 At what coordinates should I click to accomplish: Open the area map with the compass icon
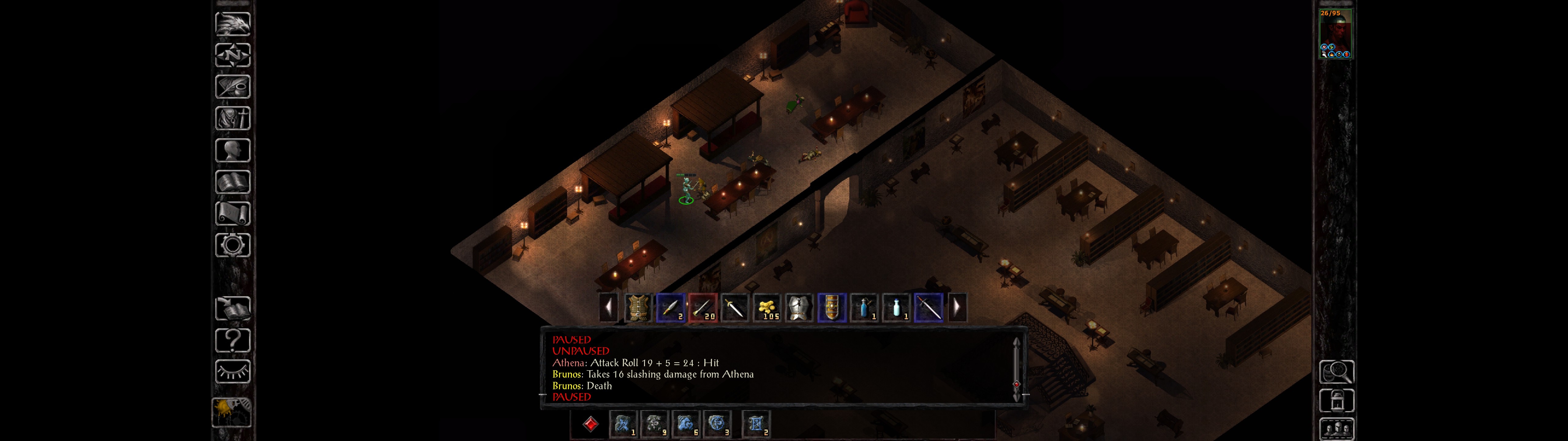point(232,55)
